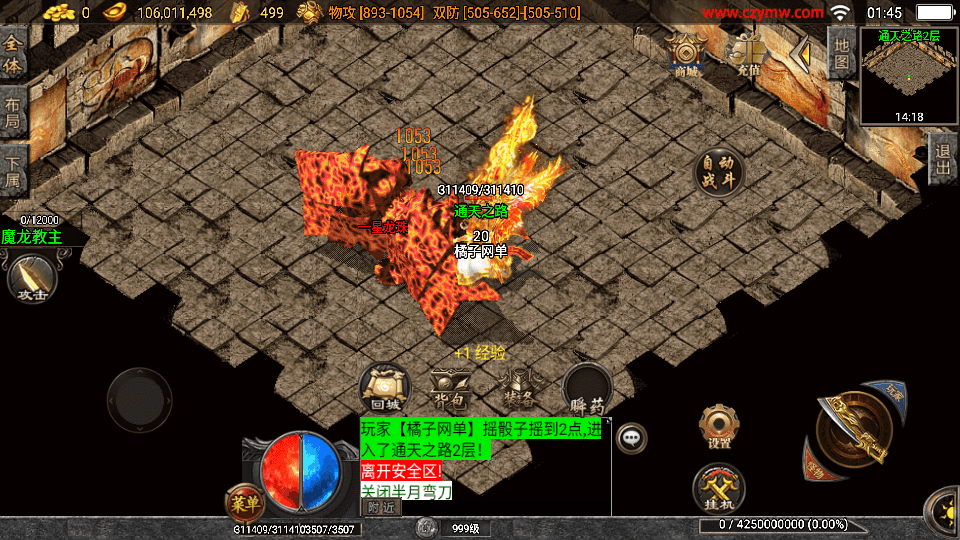Image resolution: width=960 pixels, height=540 pixels.
Task: Toggle 自动战斗 auto battle
Action: coord(720,172)
